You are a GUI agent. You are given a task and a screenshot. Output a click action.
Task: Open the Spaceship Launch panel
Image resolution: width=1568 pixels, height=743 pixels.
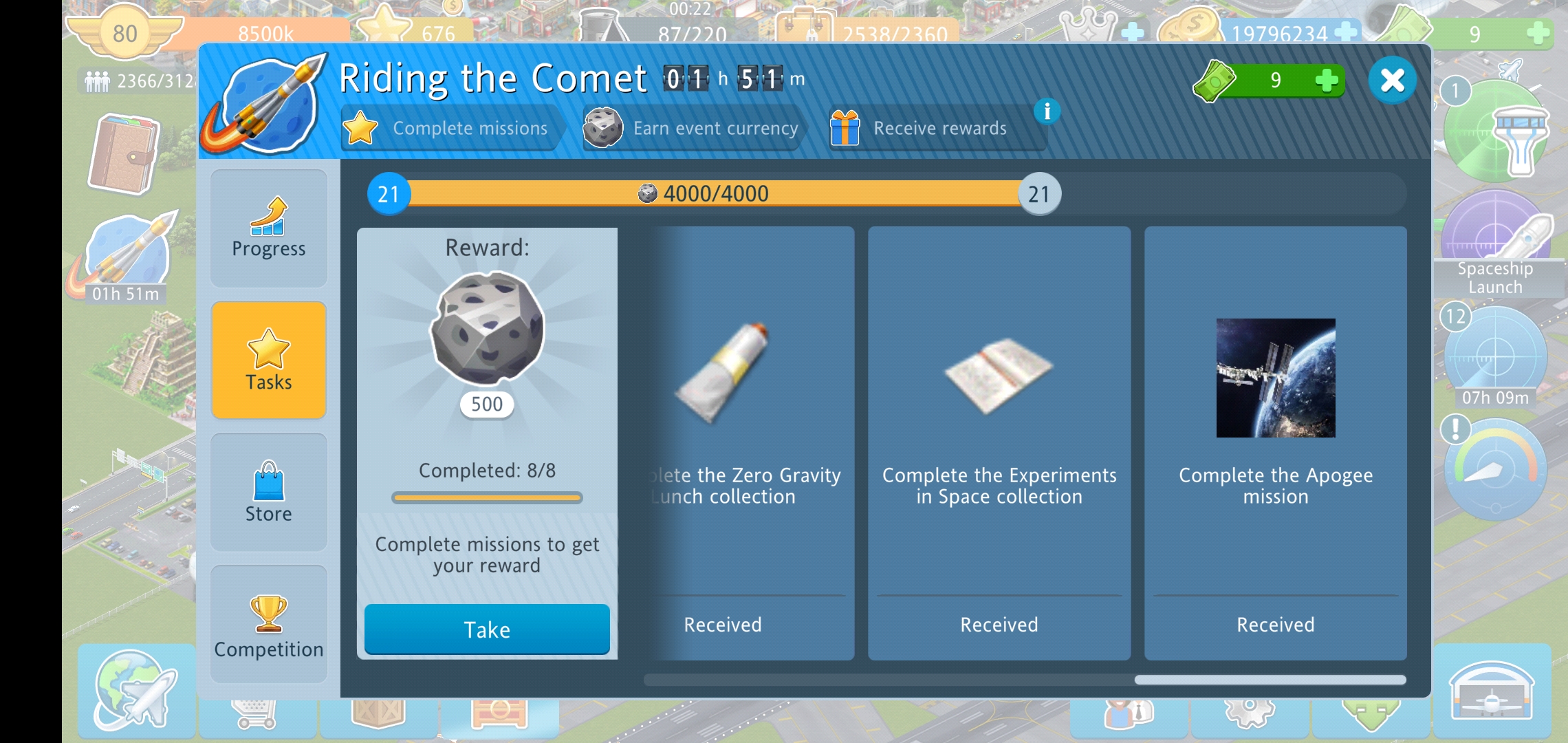pos(1495,248)
